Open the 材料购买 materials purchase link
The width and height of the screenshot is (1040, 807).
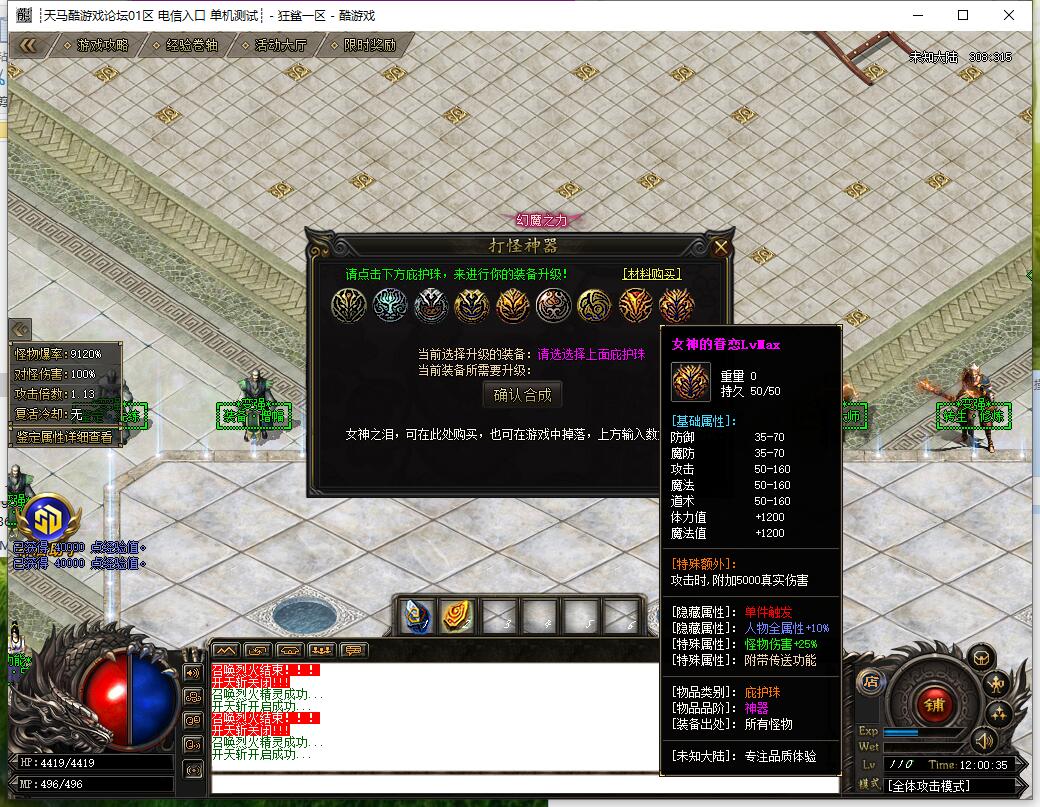651,274
